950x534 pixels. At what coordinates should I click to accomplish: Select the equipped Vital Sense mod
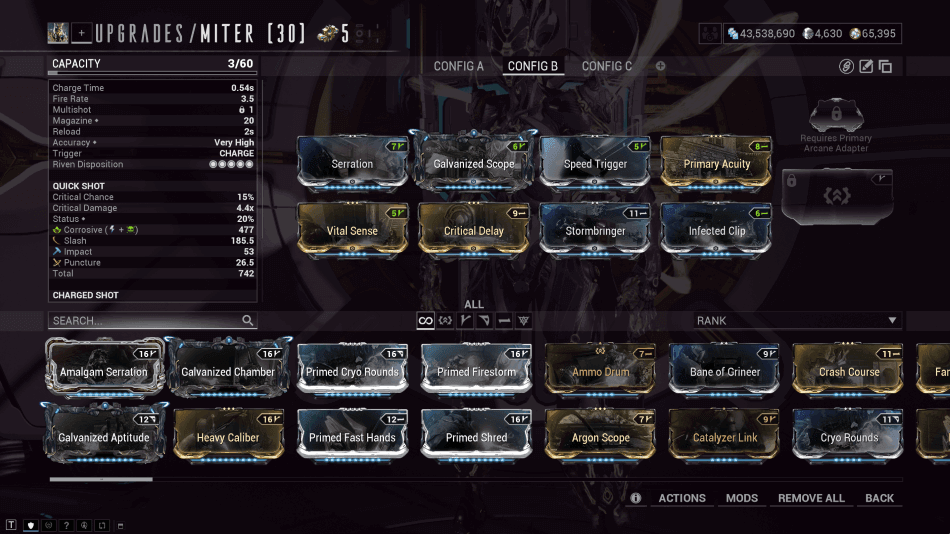click(352, 230)
